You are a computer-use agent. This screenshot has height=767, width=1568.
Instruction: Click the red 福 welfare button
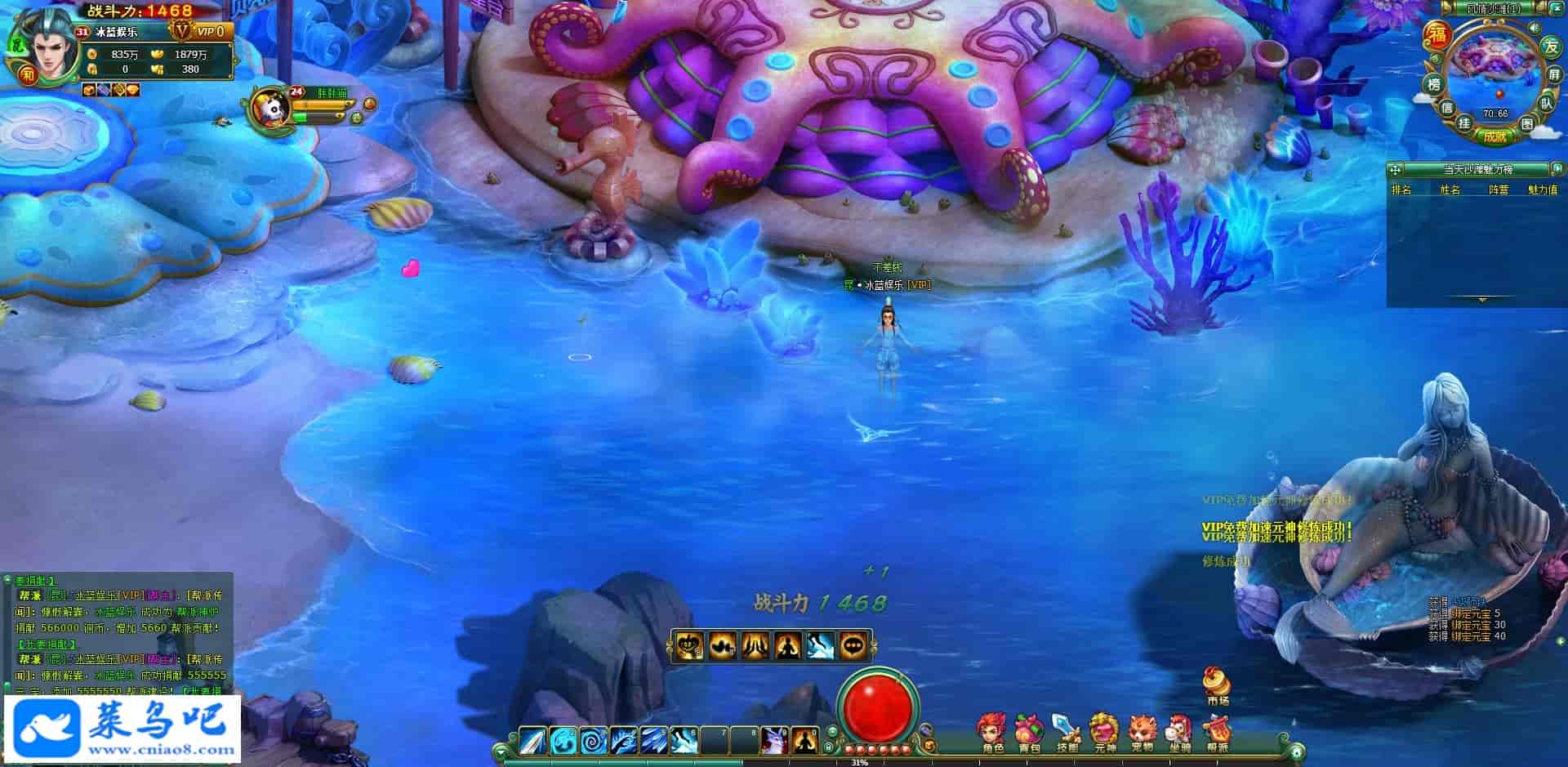point(1437,34)
